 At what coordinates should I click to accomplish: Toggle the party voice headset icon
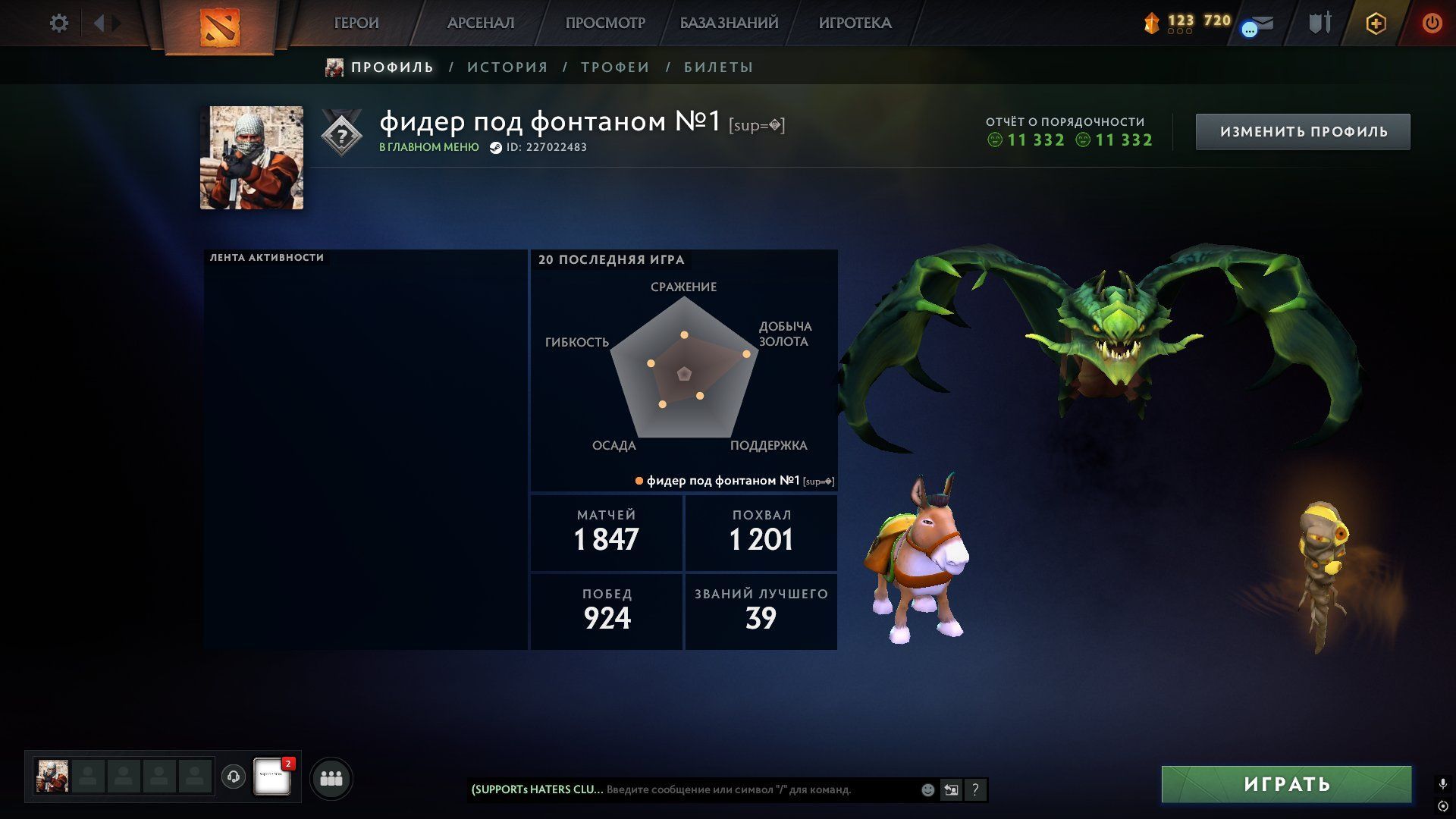234,777
